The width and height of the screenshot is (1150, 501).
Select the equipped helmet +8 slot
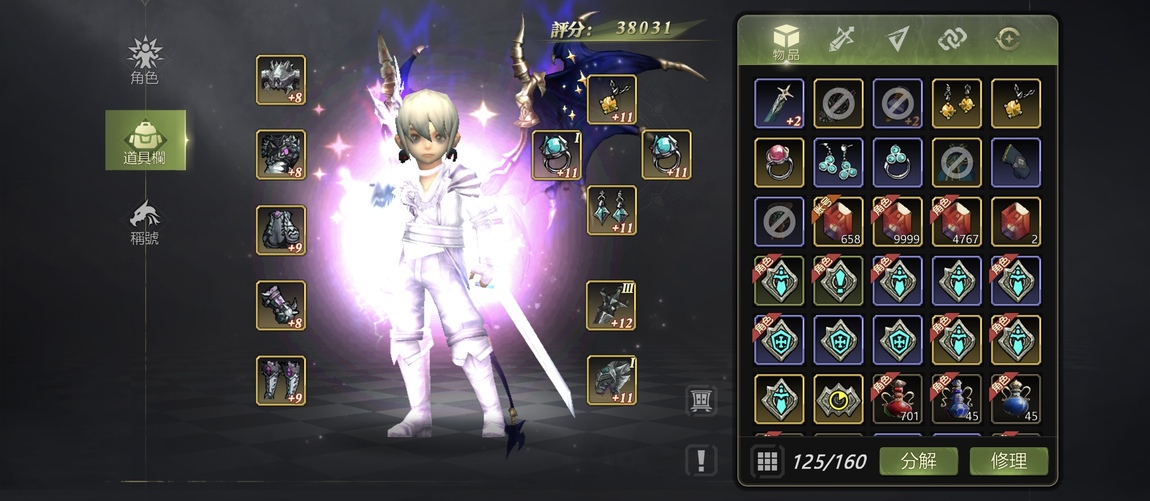click(281, 80)
